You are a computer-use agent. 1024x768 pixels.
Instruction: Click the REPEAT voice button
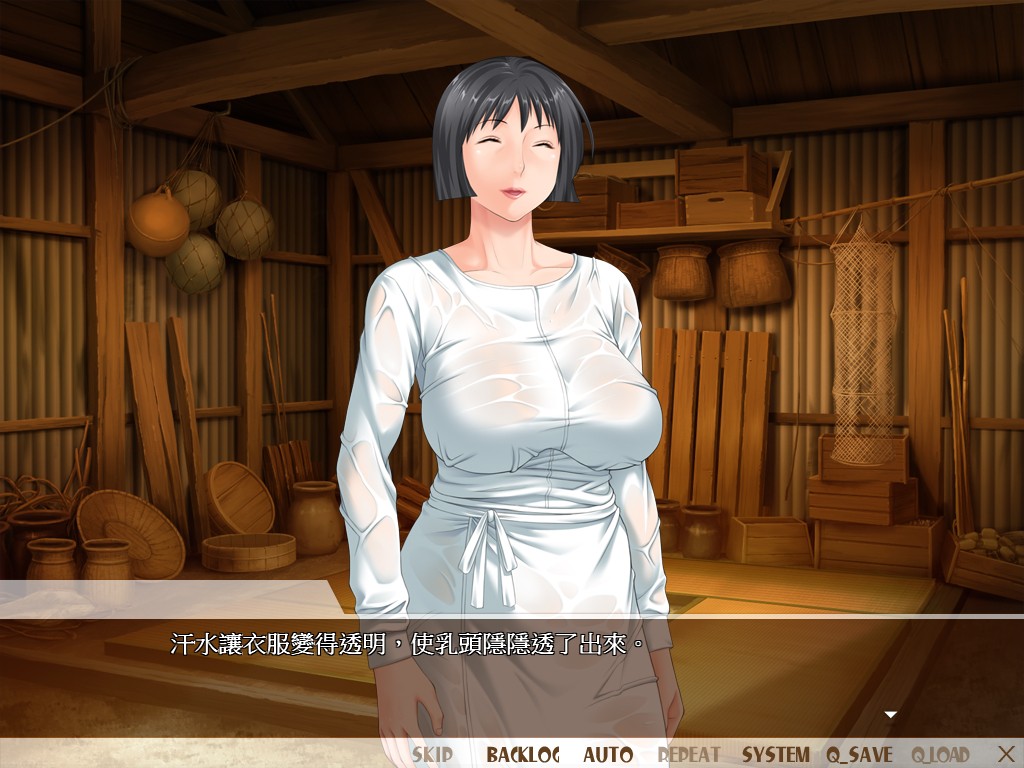pyautogui.click(x=689, y=754)
